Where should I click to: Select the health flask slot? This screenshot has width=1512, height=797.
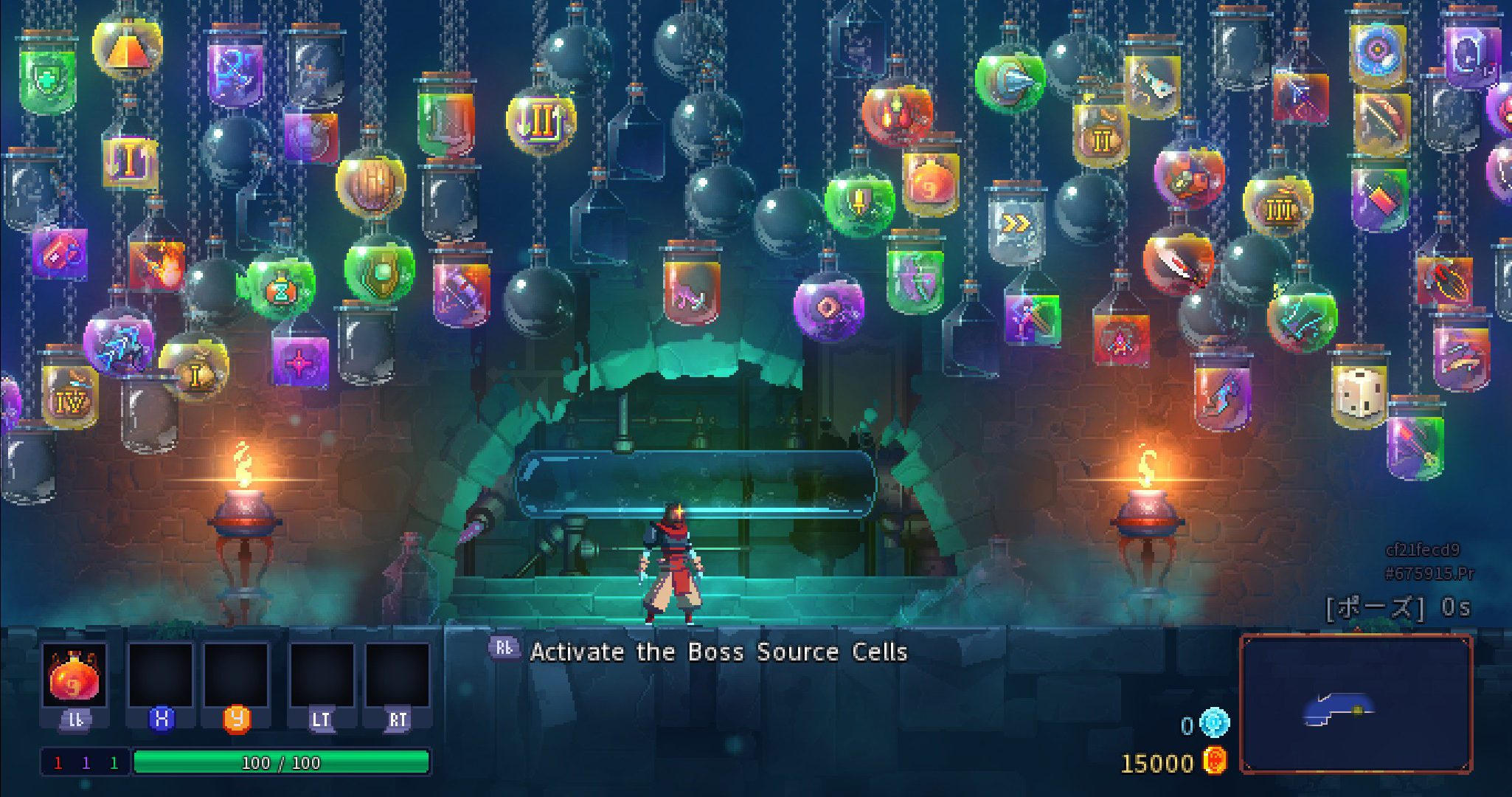click(x=74, y=675)
